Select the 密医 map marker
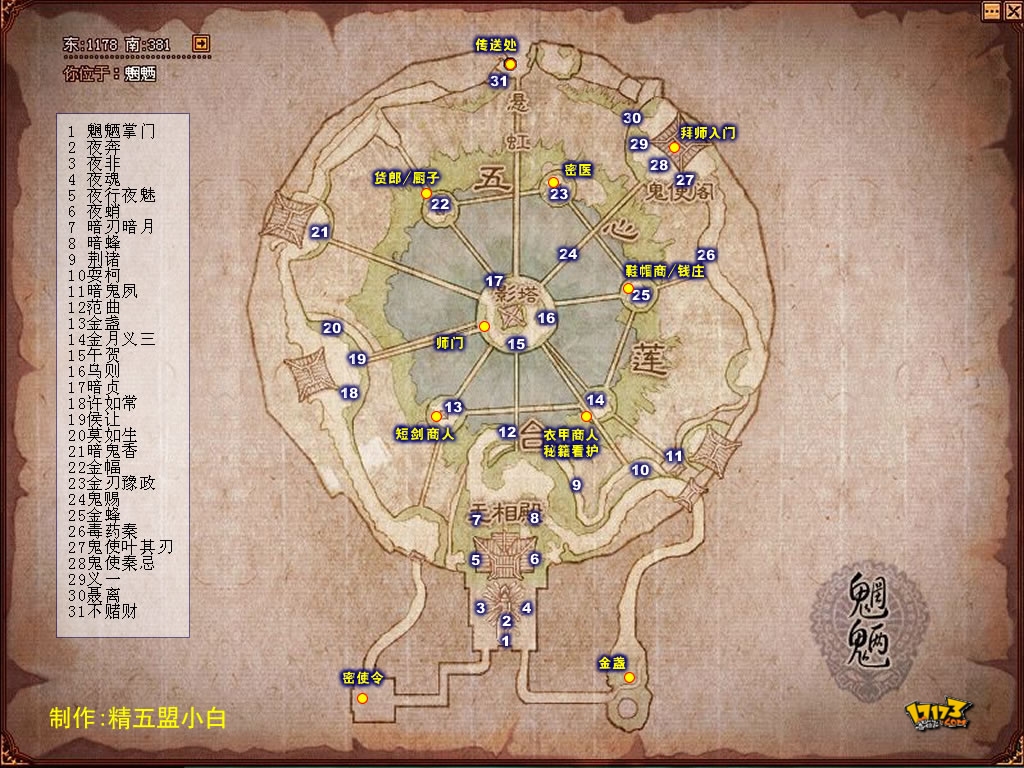The height and width of the screenshot is (768, 1024). coord(553,182)
